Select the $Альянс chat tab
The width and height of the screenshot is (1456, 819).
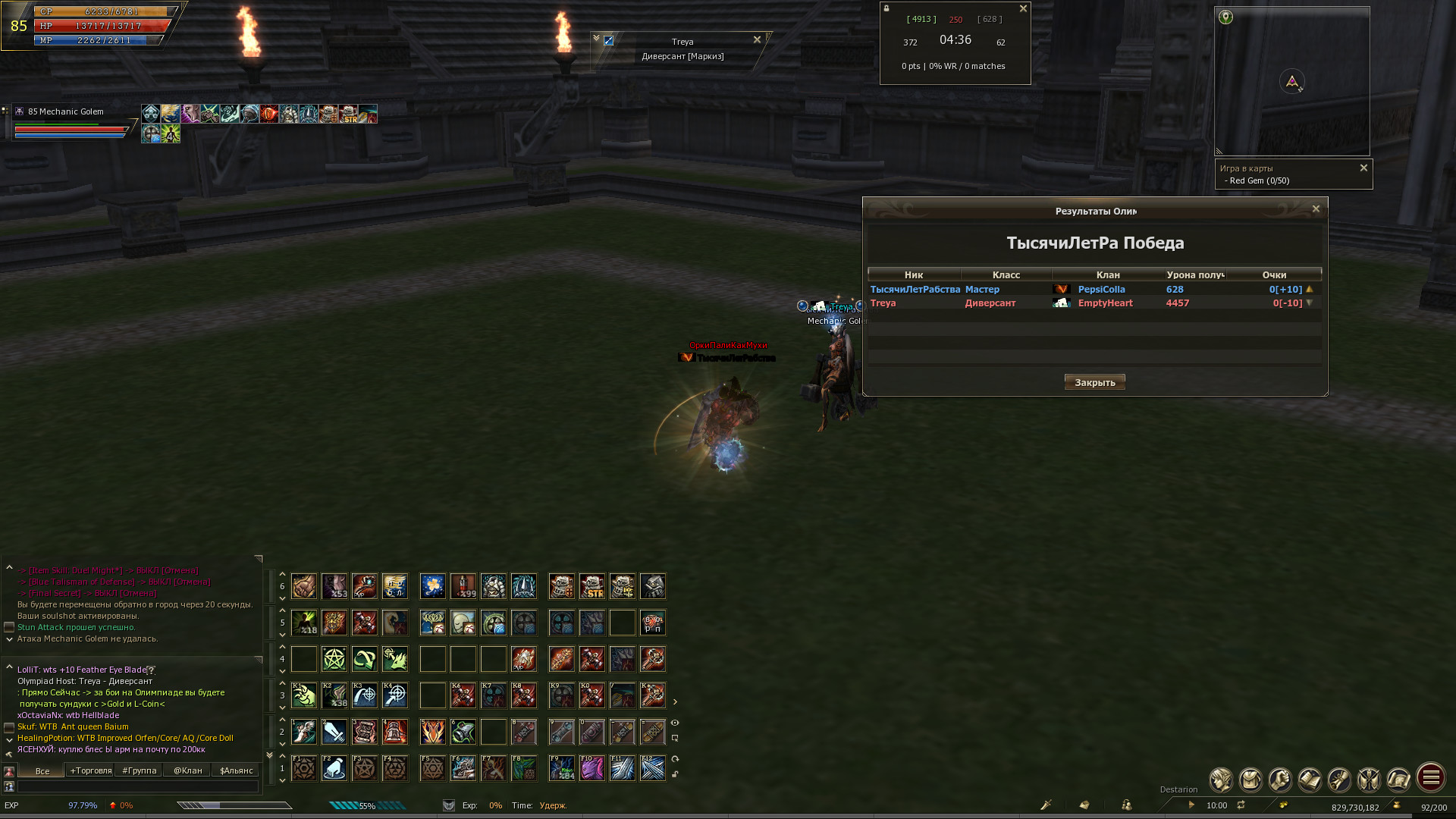[x=237, y=770]
